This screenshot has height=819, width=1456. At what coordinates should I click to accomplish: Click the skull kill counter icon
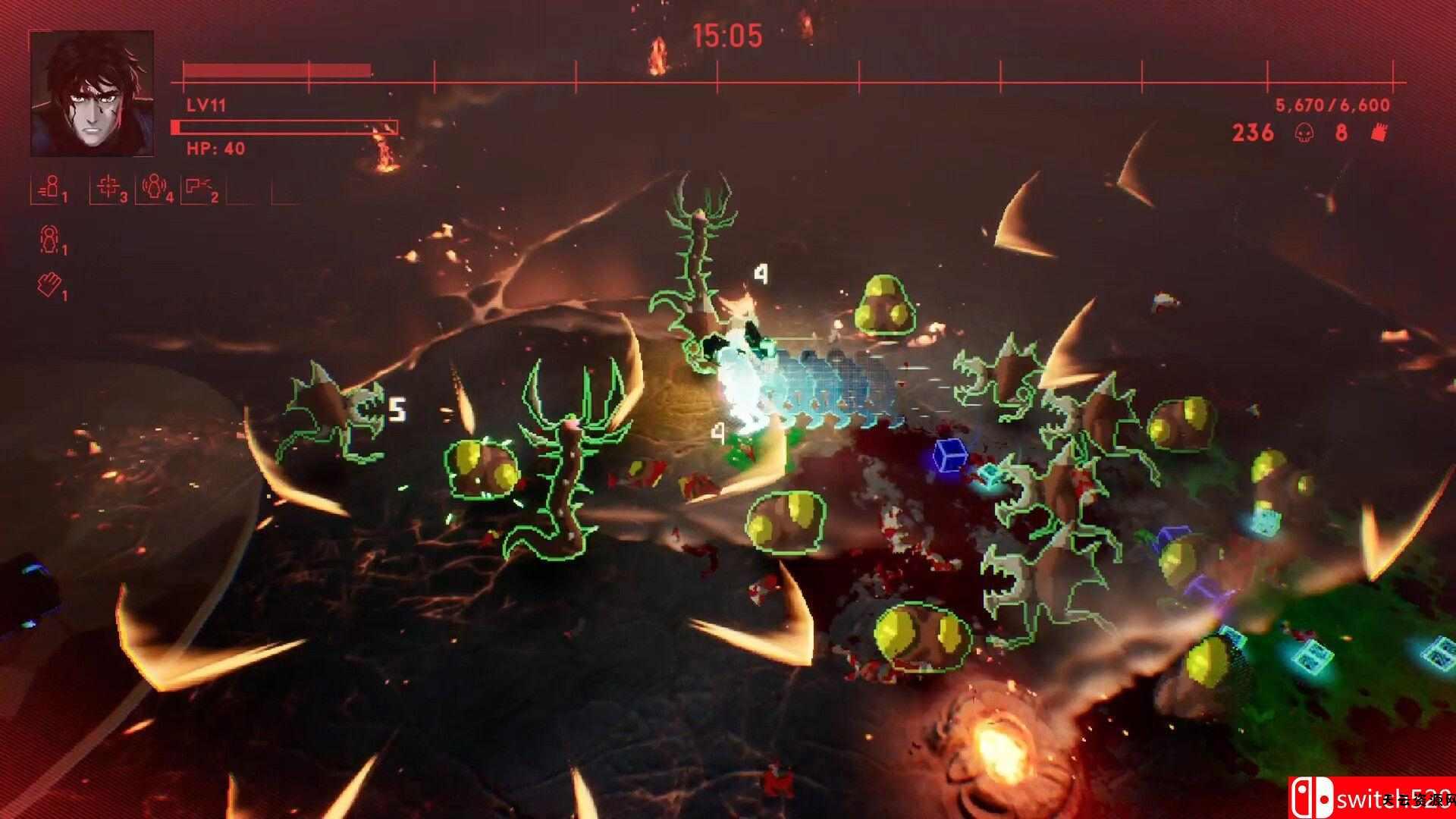(1303, 133)
